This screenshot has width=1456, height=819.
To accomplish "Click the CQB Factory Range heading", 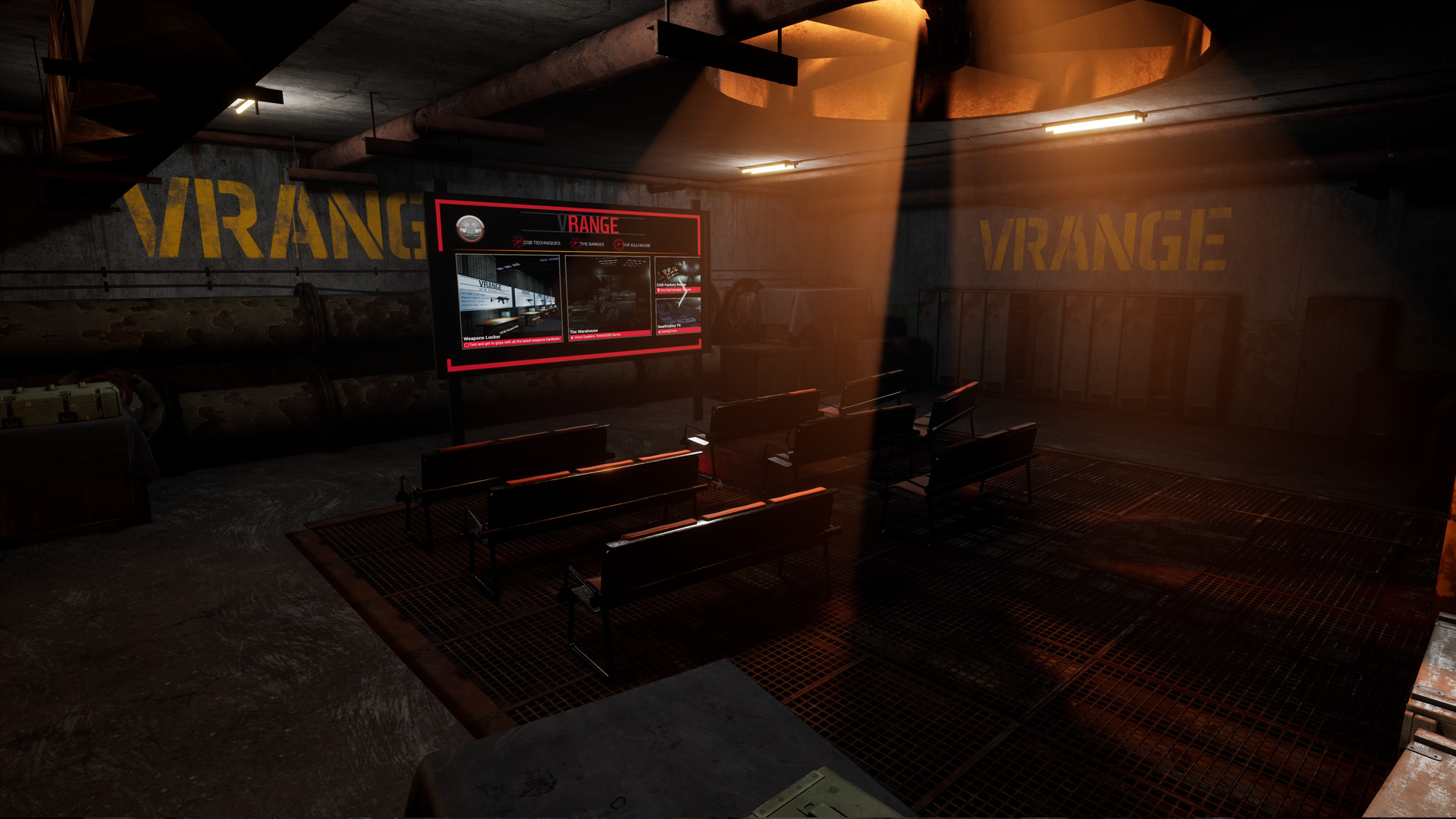I will [x=671, y=284].
